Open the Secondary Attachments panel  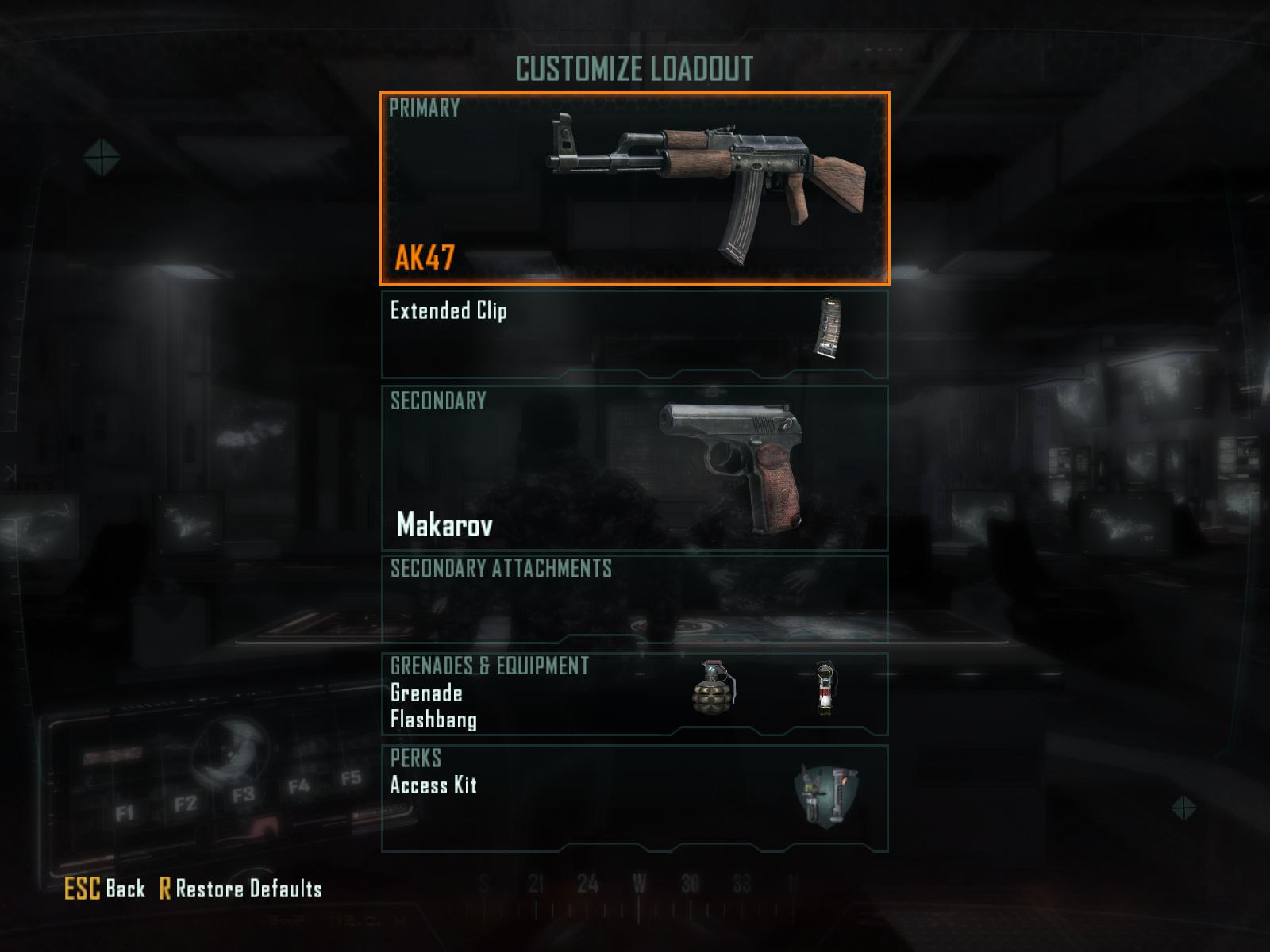[x=635, y=599]
